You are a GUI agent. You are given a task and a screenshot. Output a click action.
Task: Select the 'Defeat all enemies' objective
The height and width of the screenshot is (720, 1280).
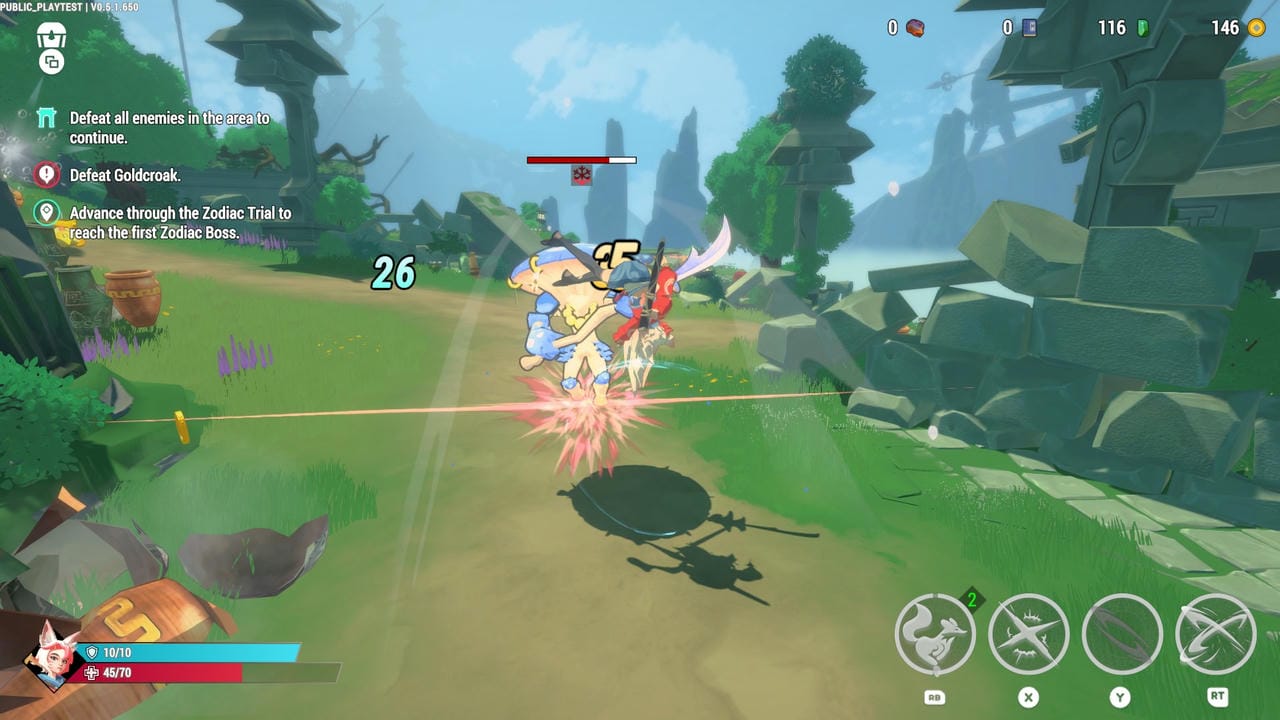[x=169, y=128]
